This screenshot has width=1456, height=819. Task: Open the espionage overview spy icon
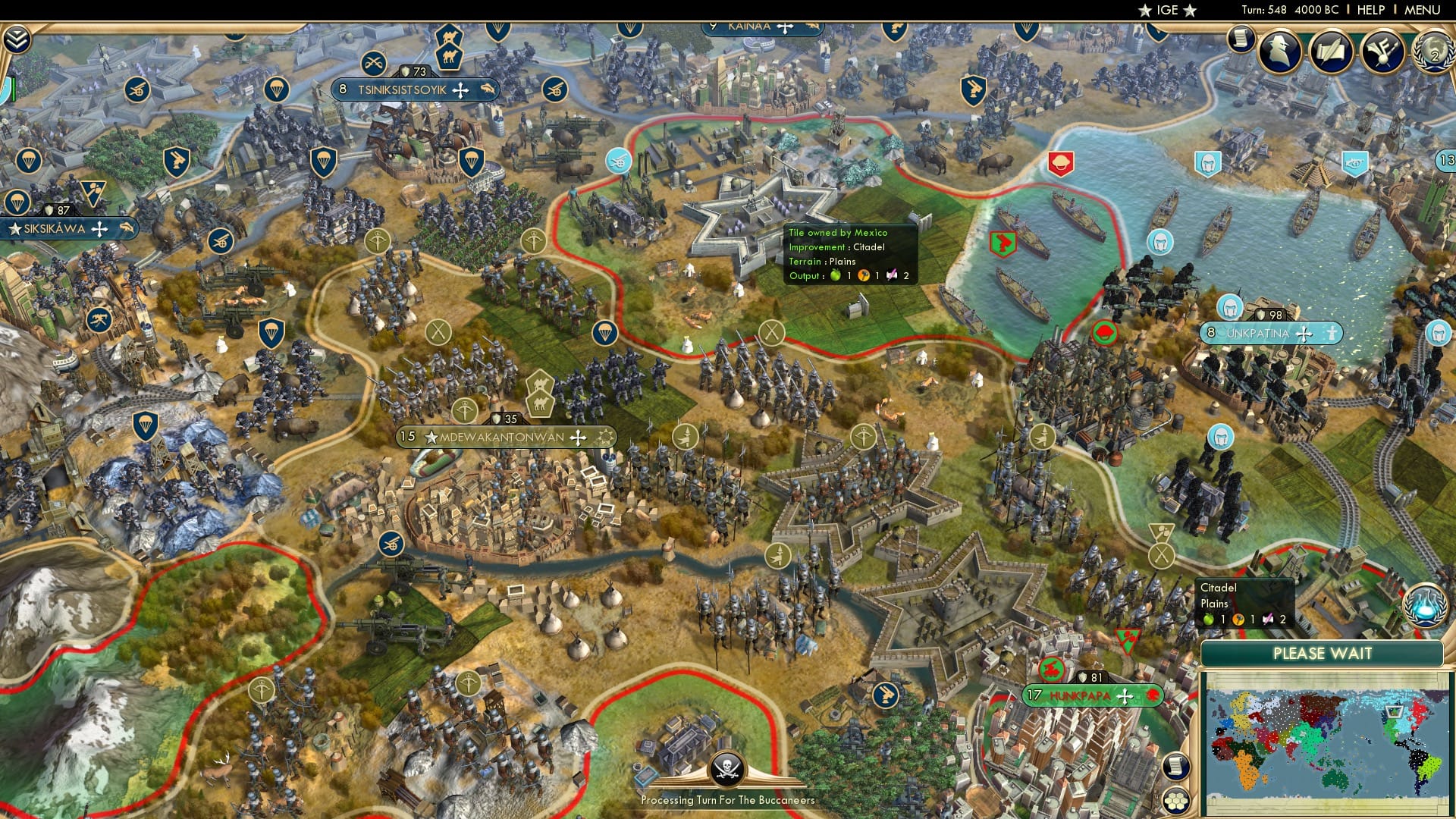click(x=1278, y=49)
